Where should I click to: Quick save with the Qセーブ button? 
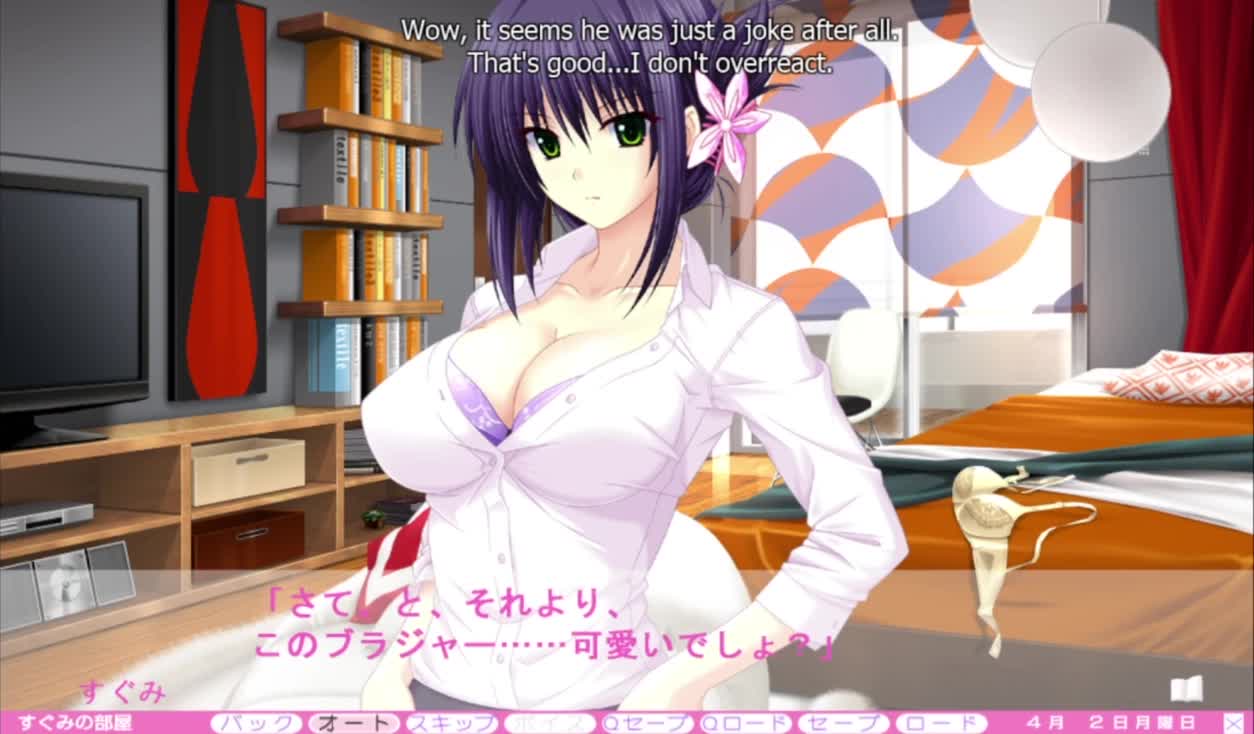(647, 723)
